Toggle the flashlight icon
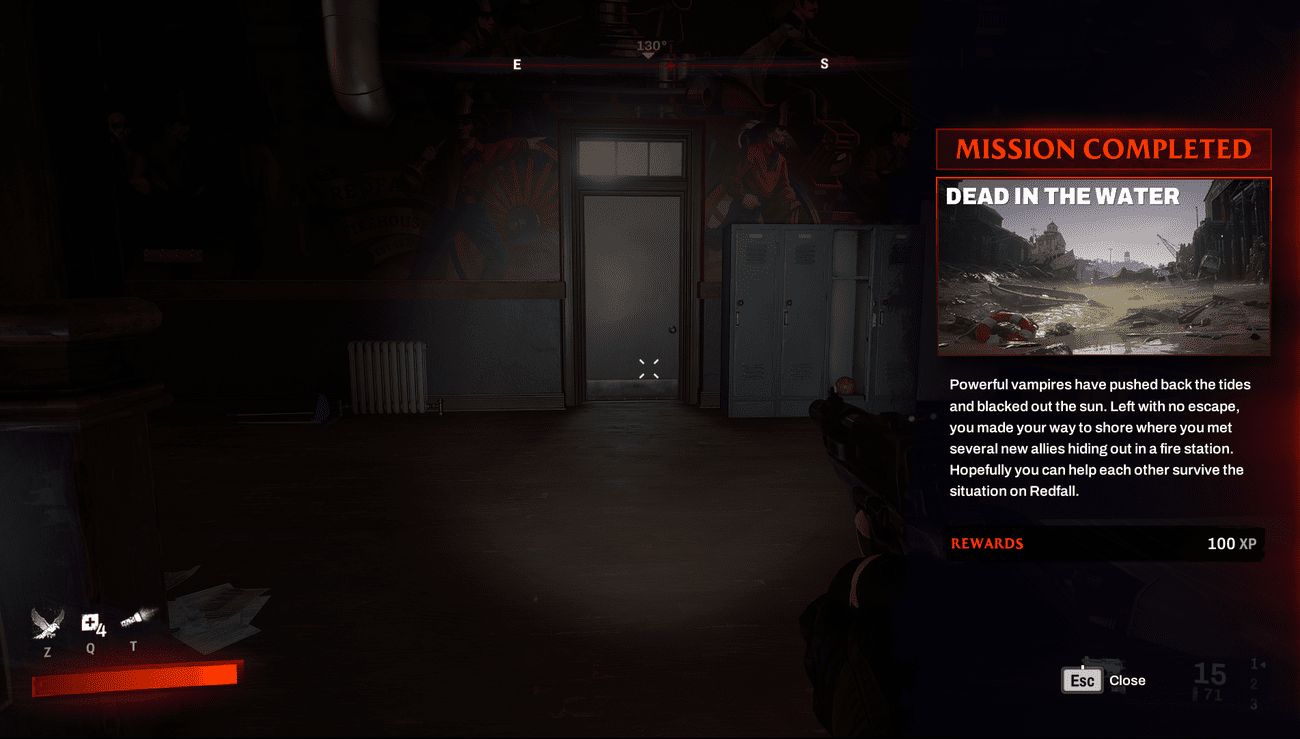Screen dimensions: 1300x739 tap(138, 619)
